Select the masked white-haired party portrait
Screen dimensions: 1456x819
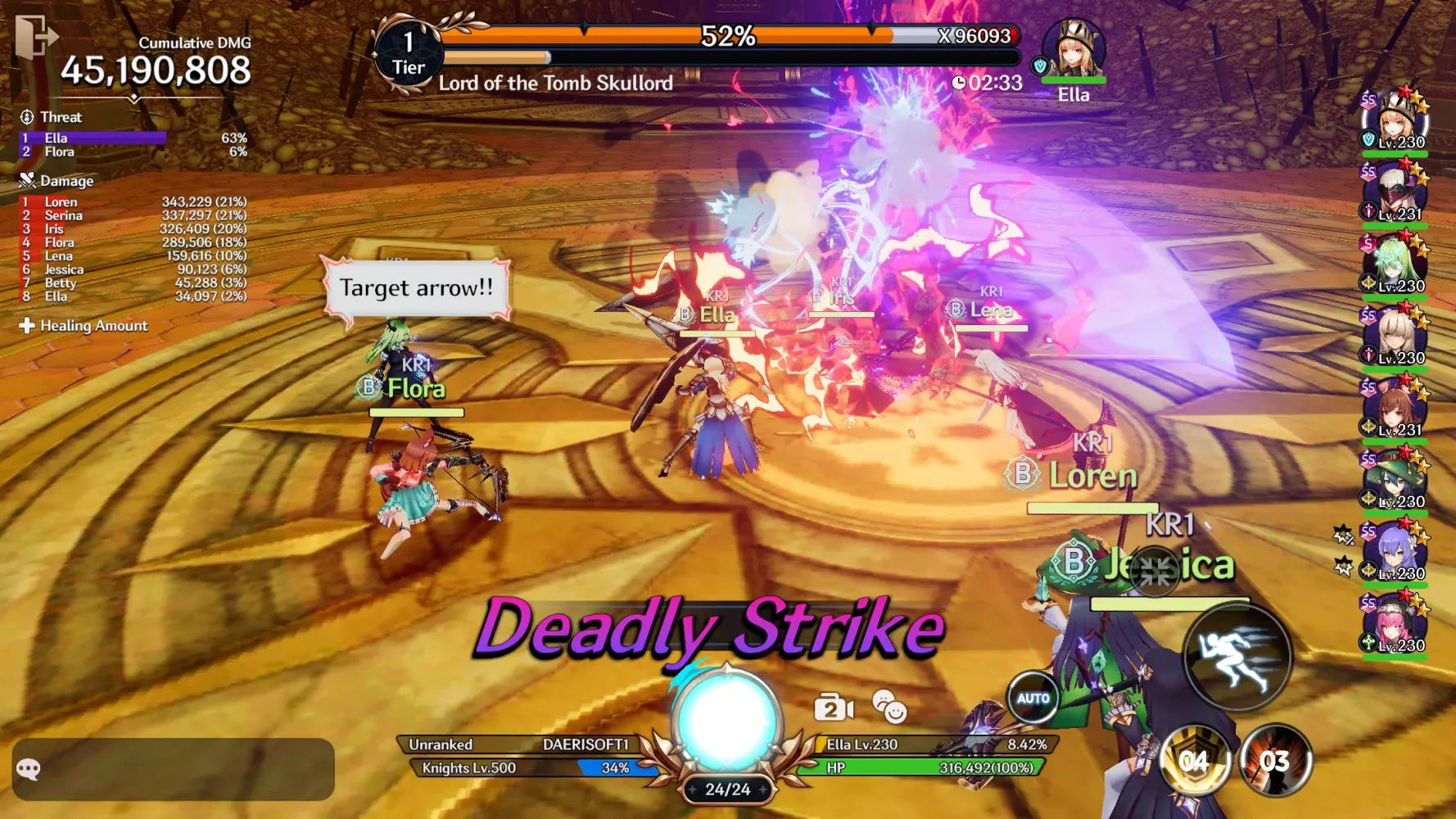[x=1395, y=193]
